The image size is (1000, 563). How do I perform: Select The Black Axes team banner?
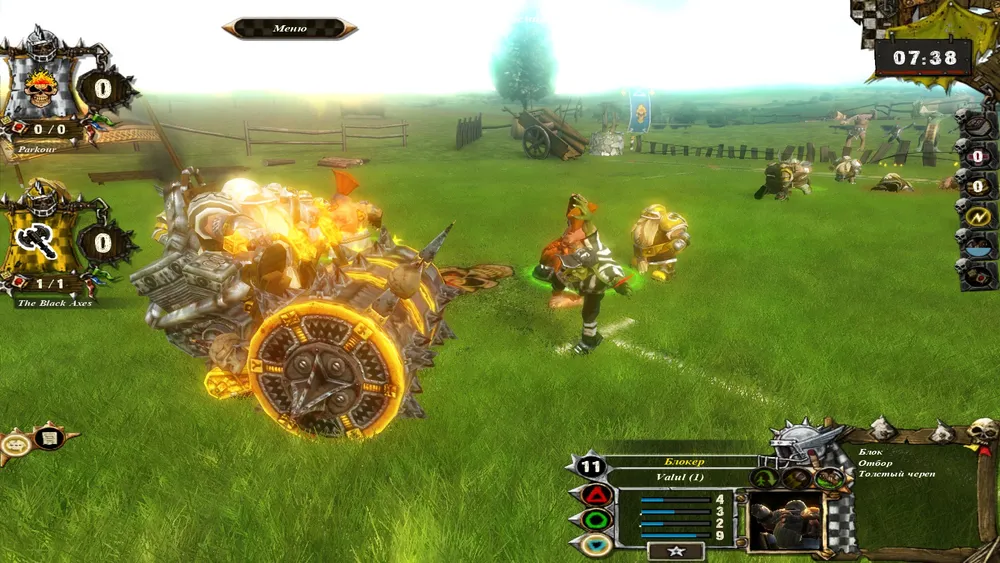(43, 240)
